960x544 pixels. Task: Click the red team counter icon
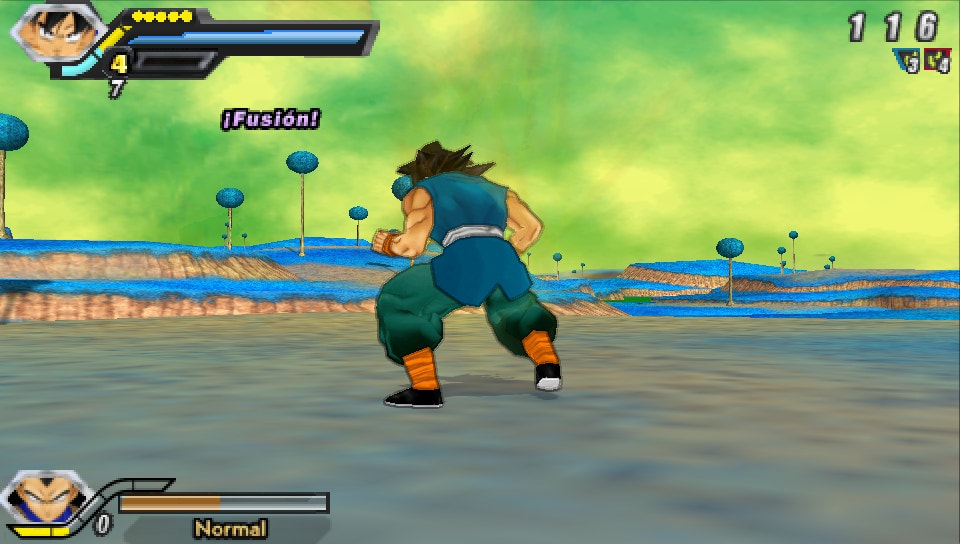click(x=937, y=61)
